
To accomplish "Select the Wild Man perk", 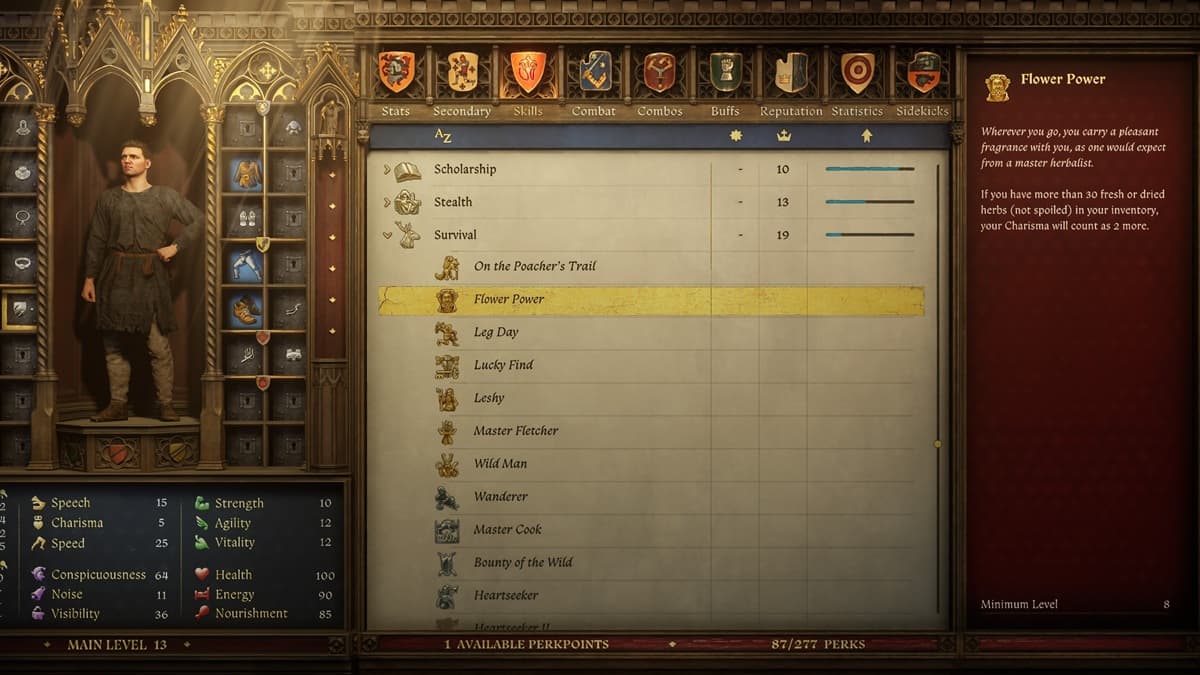I will (500, 464).
